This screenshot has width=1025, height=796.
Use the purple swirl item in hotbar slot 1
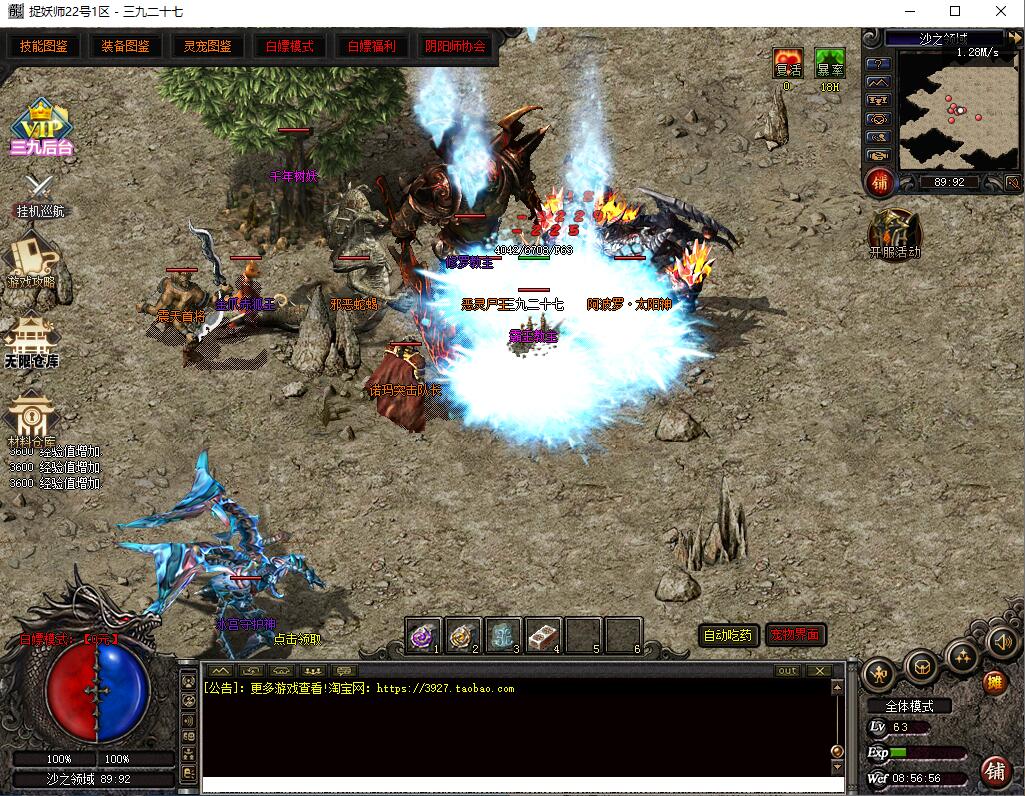(x=424, y=635)
